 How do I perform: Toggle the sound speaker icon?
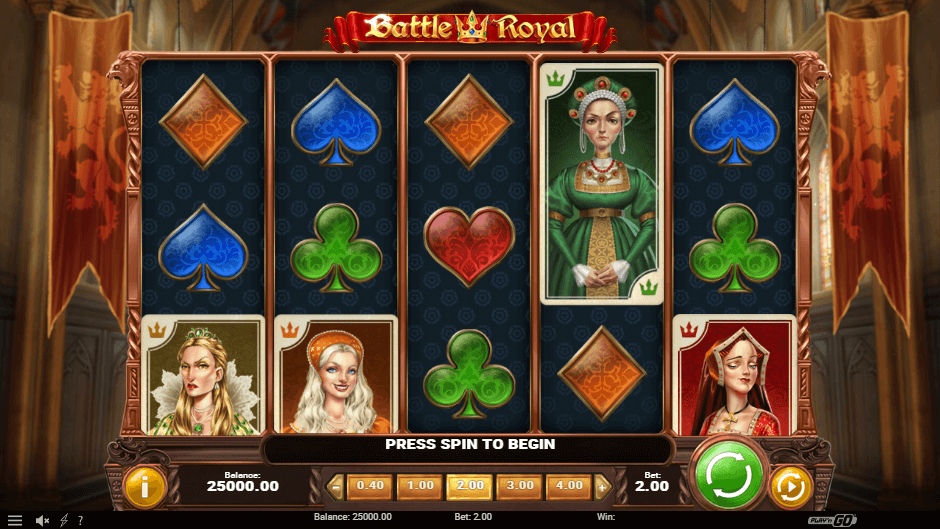click(x=42, y=520)
